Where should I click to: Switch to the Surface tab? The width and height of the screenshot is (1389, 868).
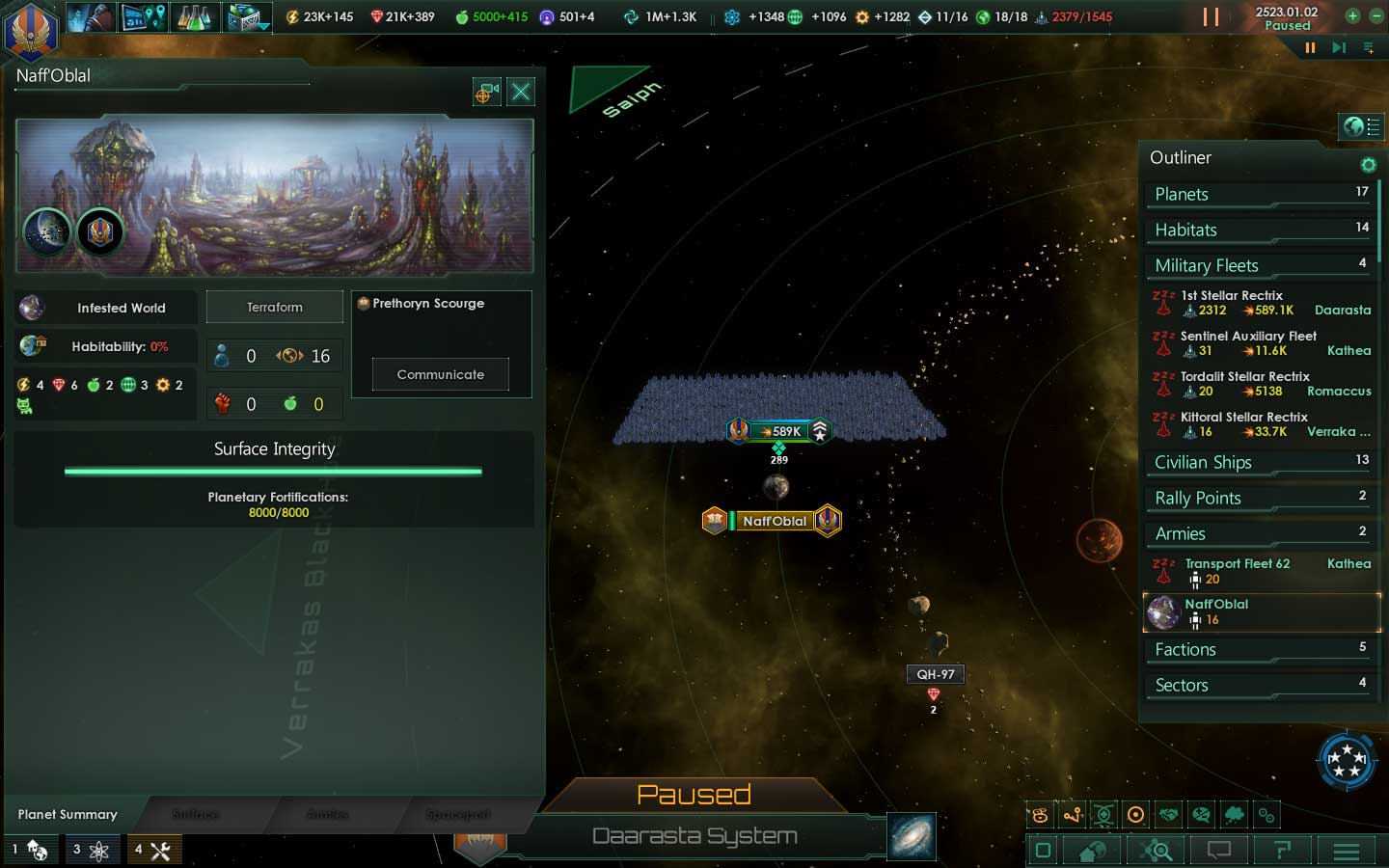(196, 814)
